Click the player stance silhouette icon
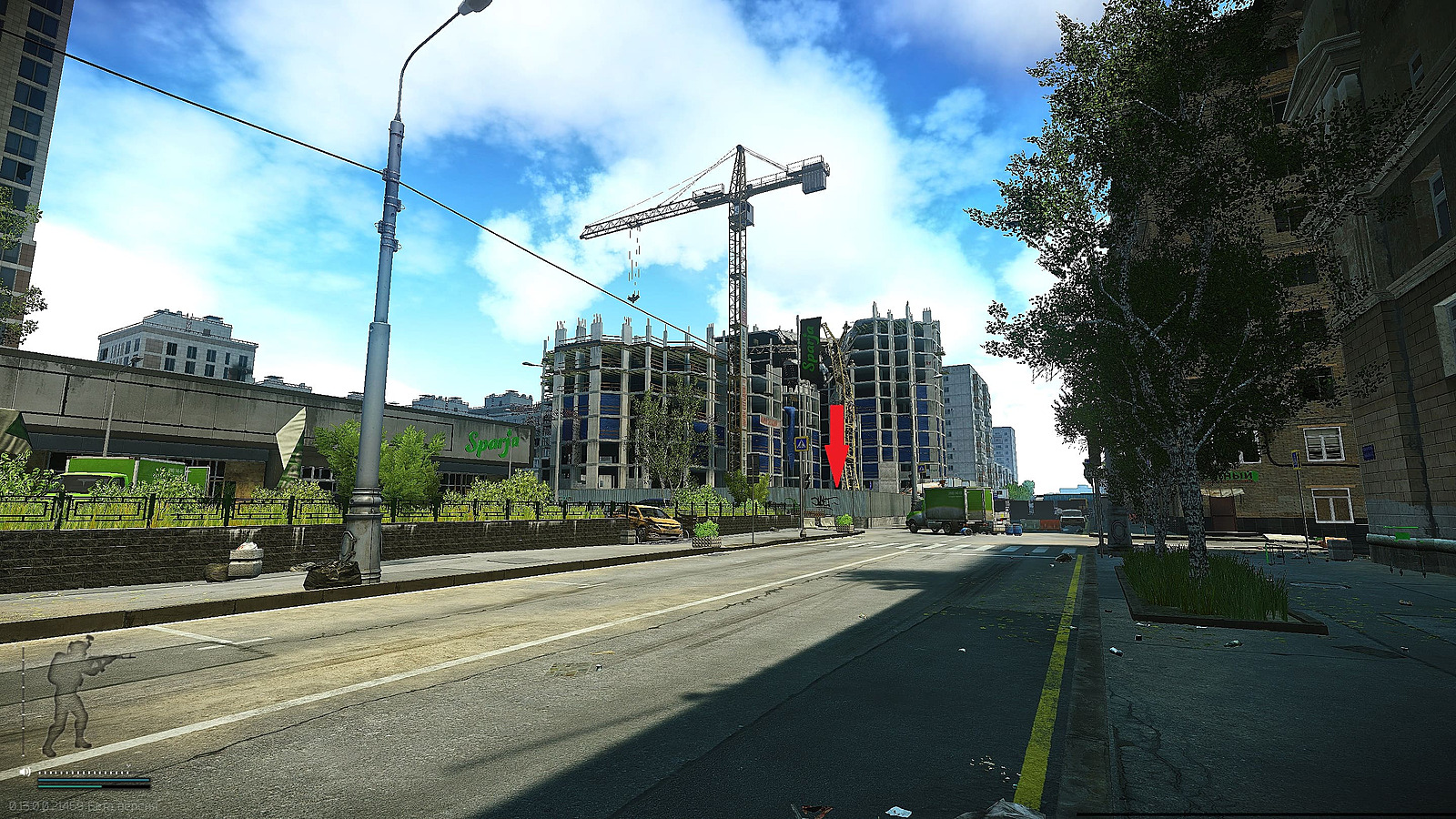Image resolution: width=1456 pixels, height=819 pixels. click(x=66, y=698)
